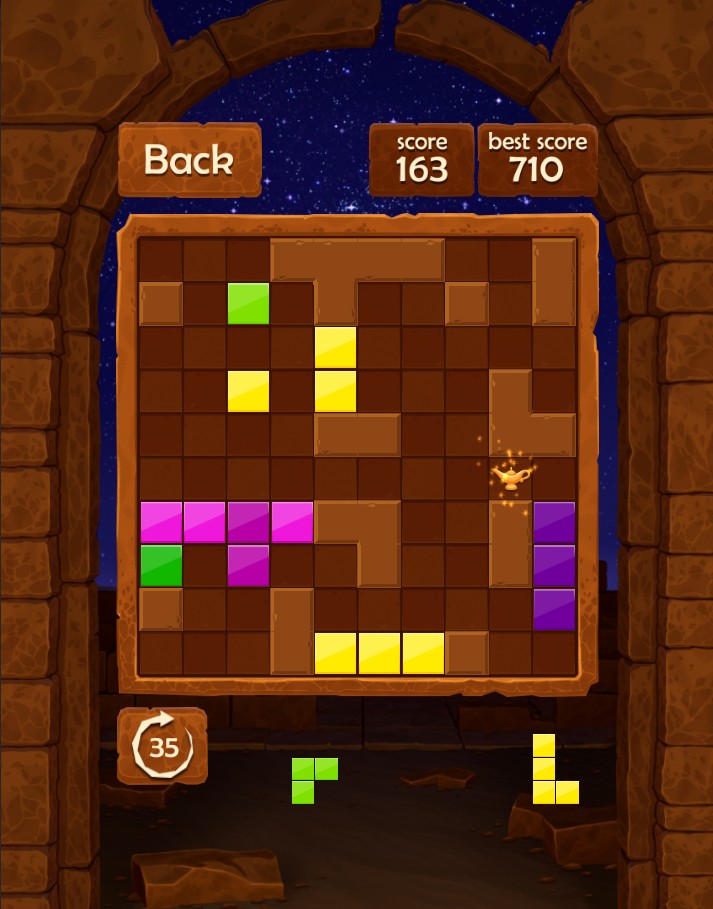Click the dark green block on the board
Viewport: 713px width, 909px height.
click(161, 565)
